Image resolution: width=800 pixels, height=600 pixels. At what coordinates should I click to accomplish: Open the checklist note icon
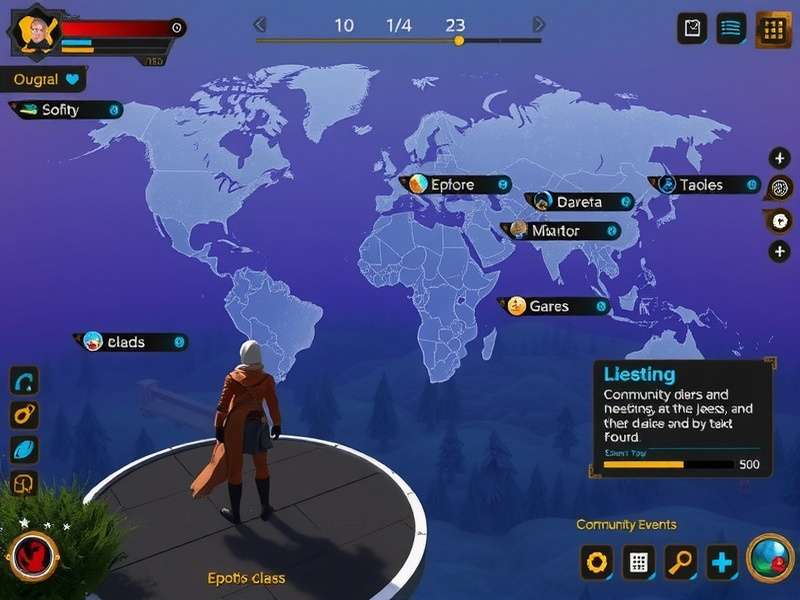pyautogui.click(x=692, y=29)
